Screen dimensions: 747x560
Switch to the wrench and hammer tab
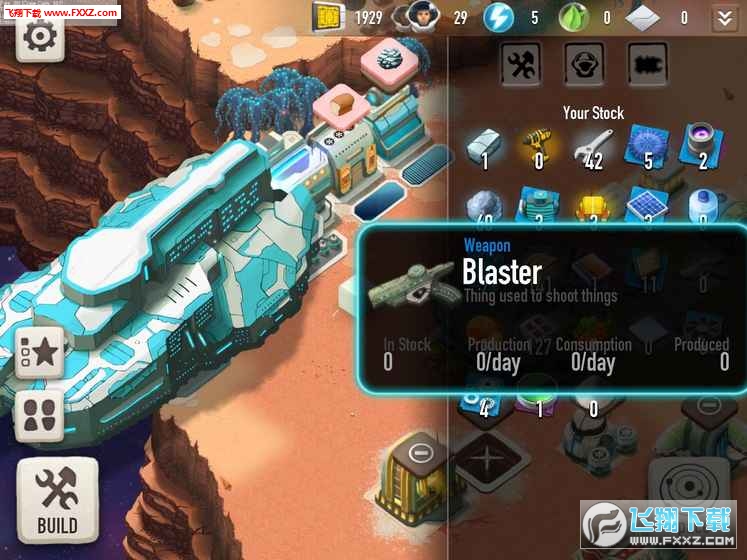tap(520, 63)
